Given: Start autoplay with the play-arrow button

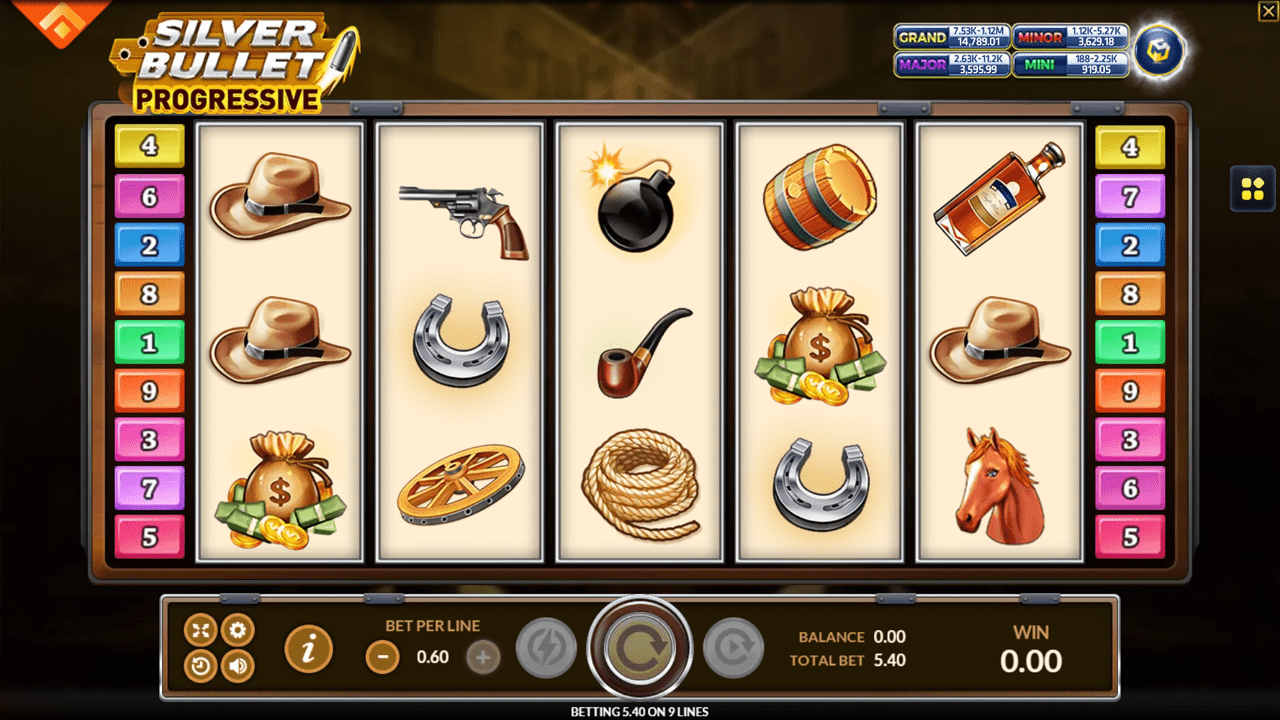Looking at the screenshot, I should click(733, 649).
